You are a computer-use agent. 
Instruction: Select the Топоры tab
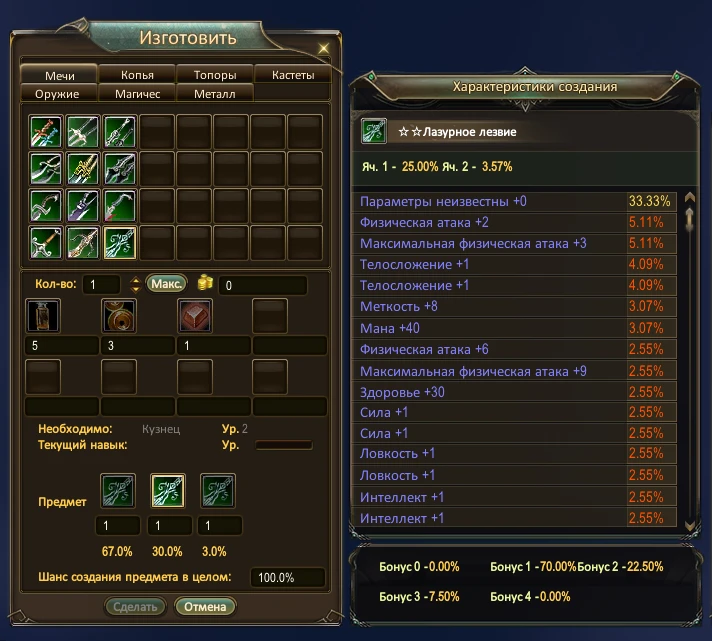pyautogui.click(x=215, y=75)
